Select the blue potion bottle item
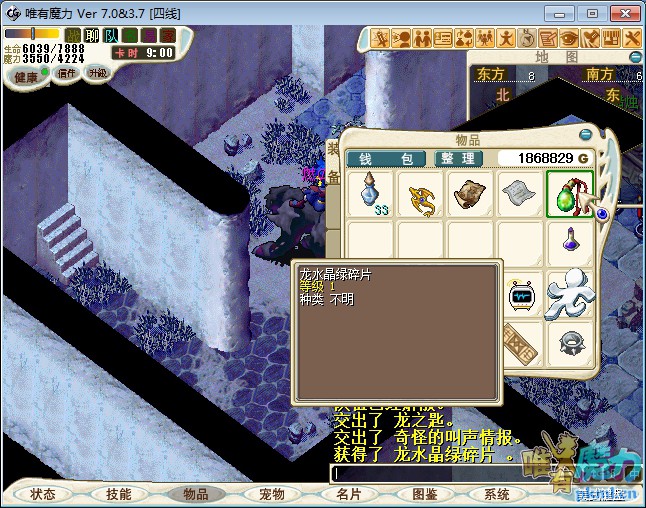This screenshot has width=646, height=508. tap(371, 195)
